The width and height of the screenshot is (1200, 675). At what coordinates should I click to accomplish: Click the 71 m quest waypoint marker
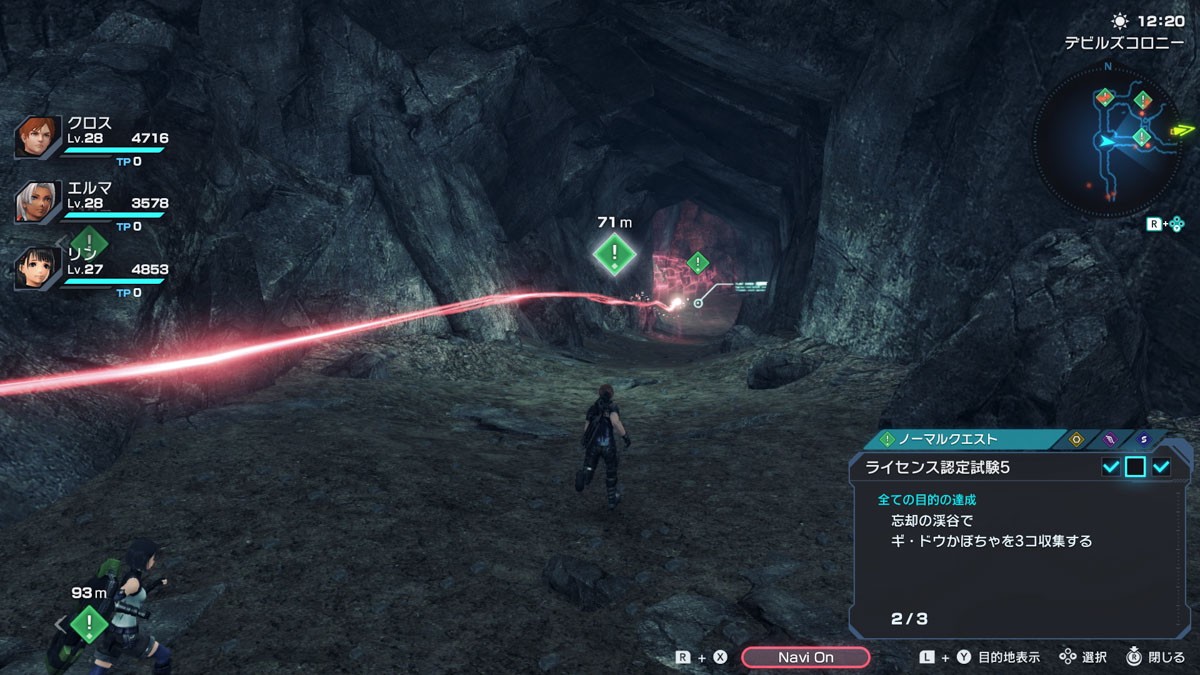coord(613,254)
